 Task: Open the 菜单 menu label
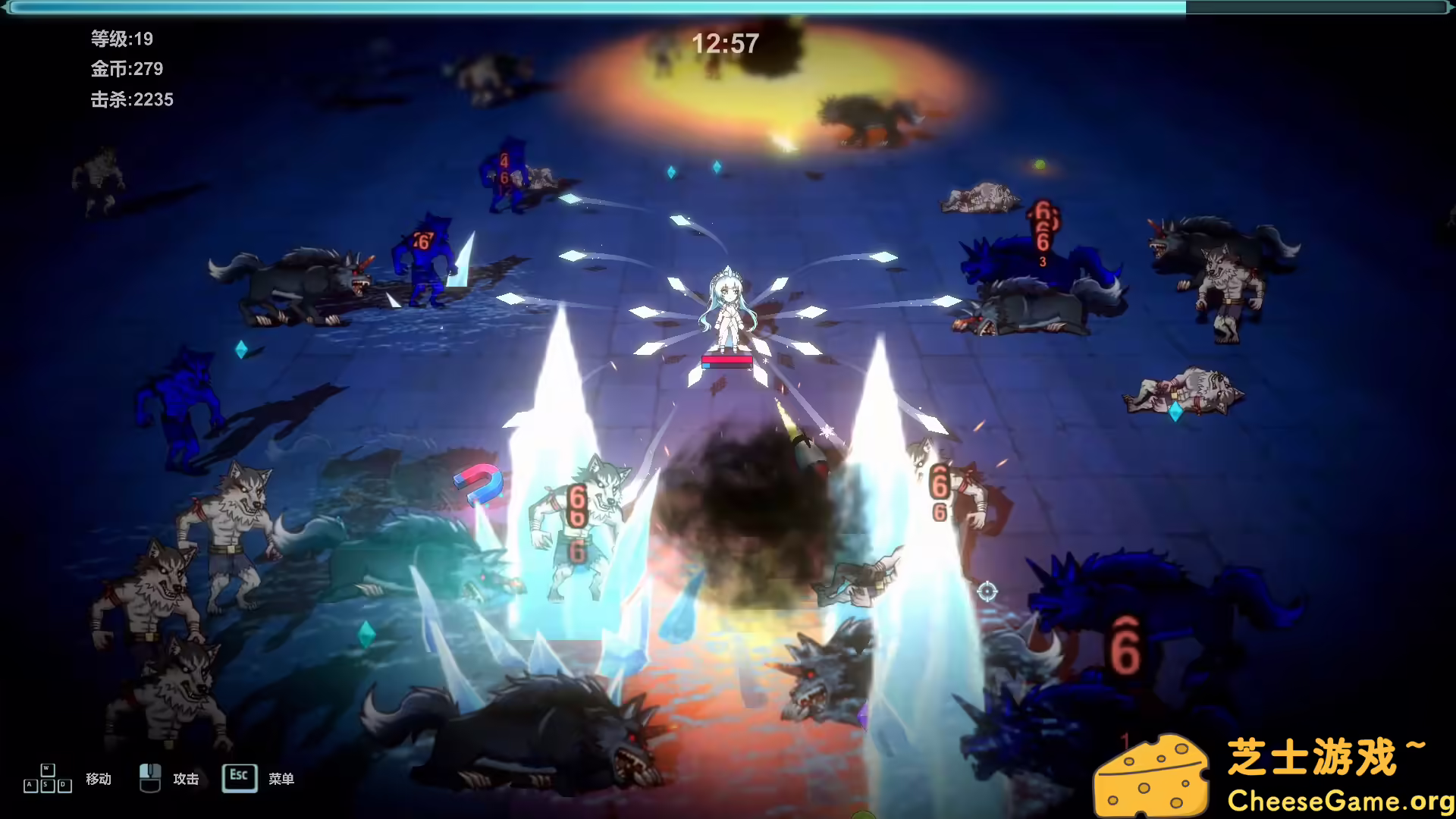(x=281, y=778)
